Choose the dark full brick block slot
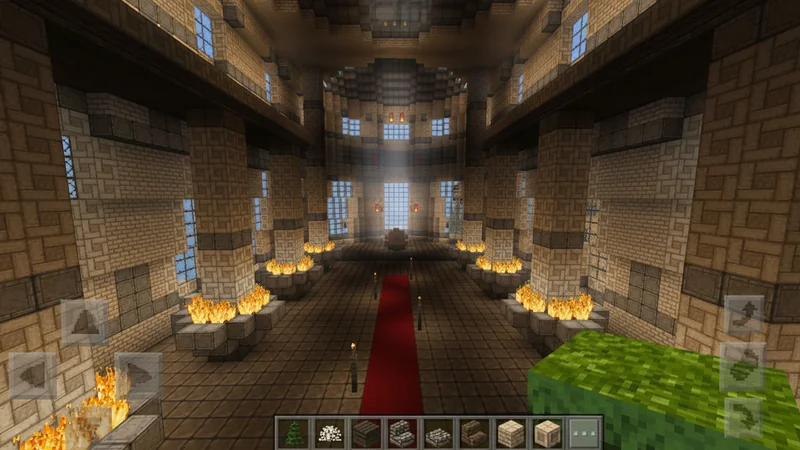The image size is (800, 450). (365, 433)
